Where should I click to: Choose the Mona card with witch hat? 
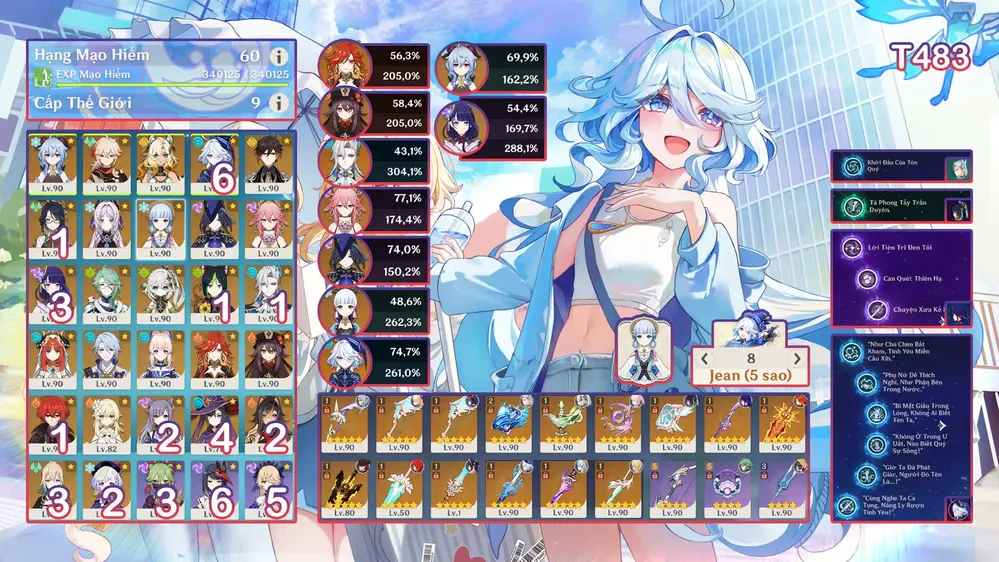215,423
